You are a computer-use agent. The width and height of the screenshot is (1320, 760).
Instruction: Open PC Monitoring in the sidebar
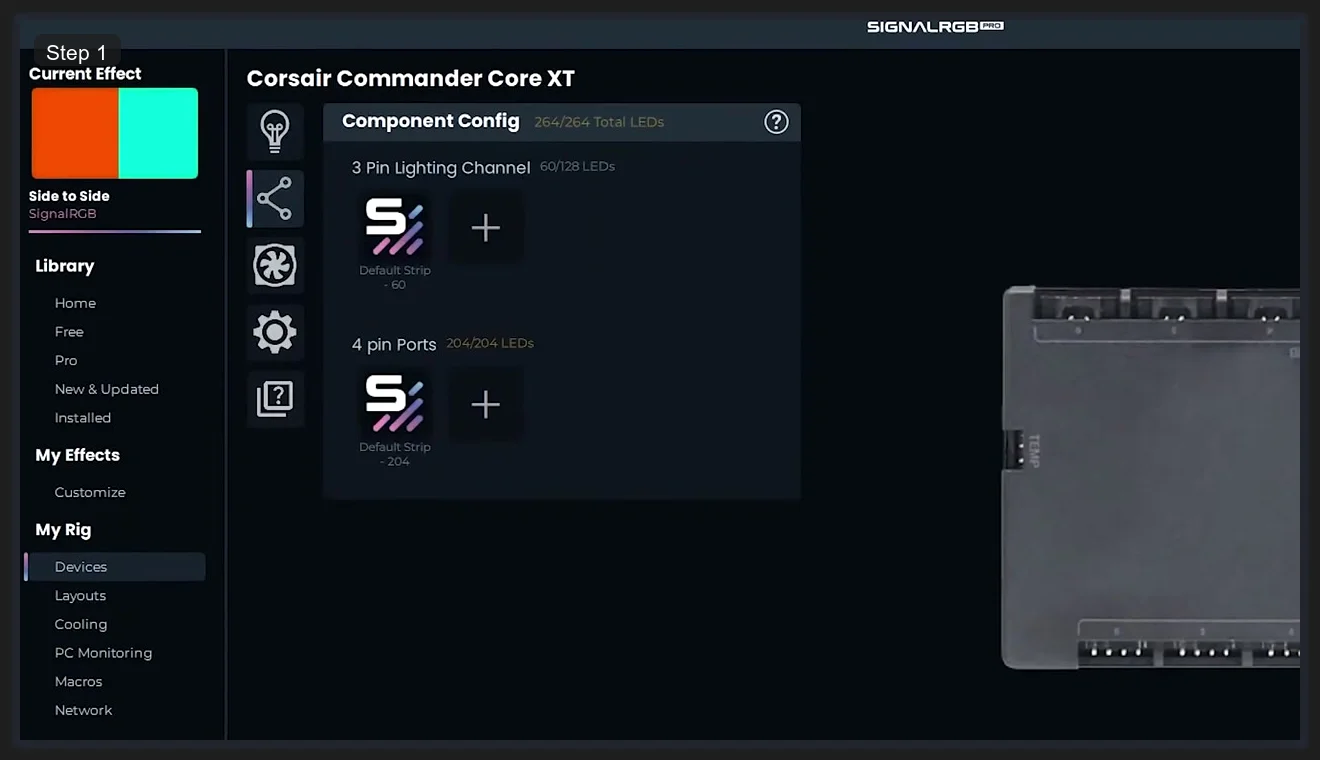click(103, 652)
